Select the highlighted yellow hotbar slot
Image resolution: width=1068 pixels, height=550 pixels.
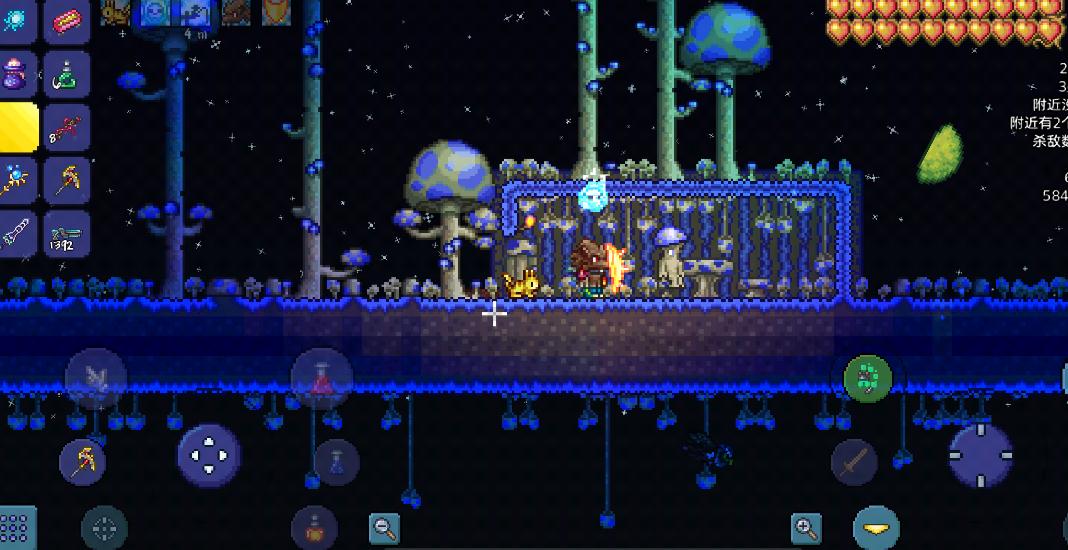(x=15, y=129)
